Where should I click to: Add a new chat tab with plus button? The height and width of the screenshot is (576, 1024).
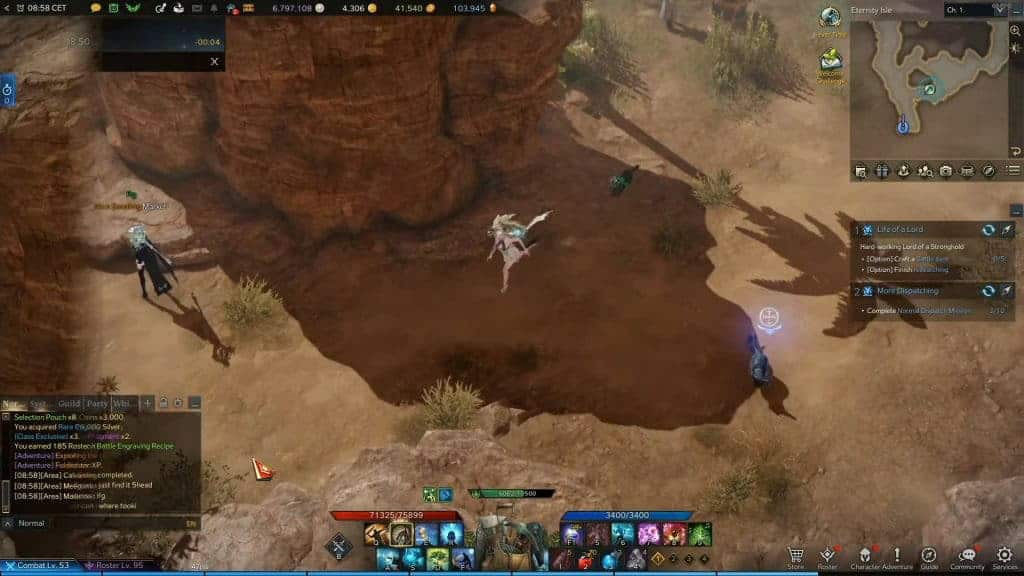click(147, 403)
